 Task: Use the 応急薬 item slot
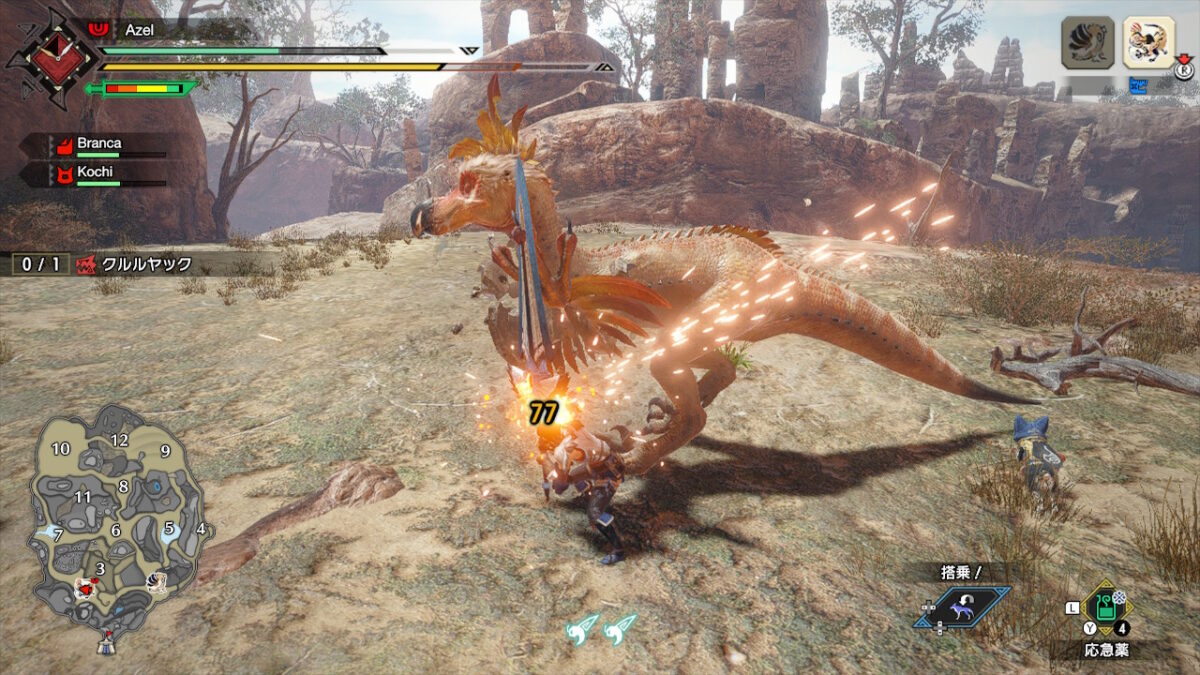click(1103, 609)
